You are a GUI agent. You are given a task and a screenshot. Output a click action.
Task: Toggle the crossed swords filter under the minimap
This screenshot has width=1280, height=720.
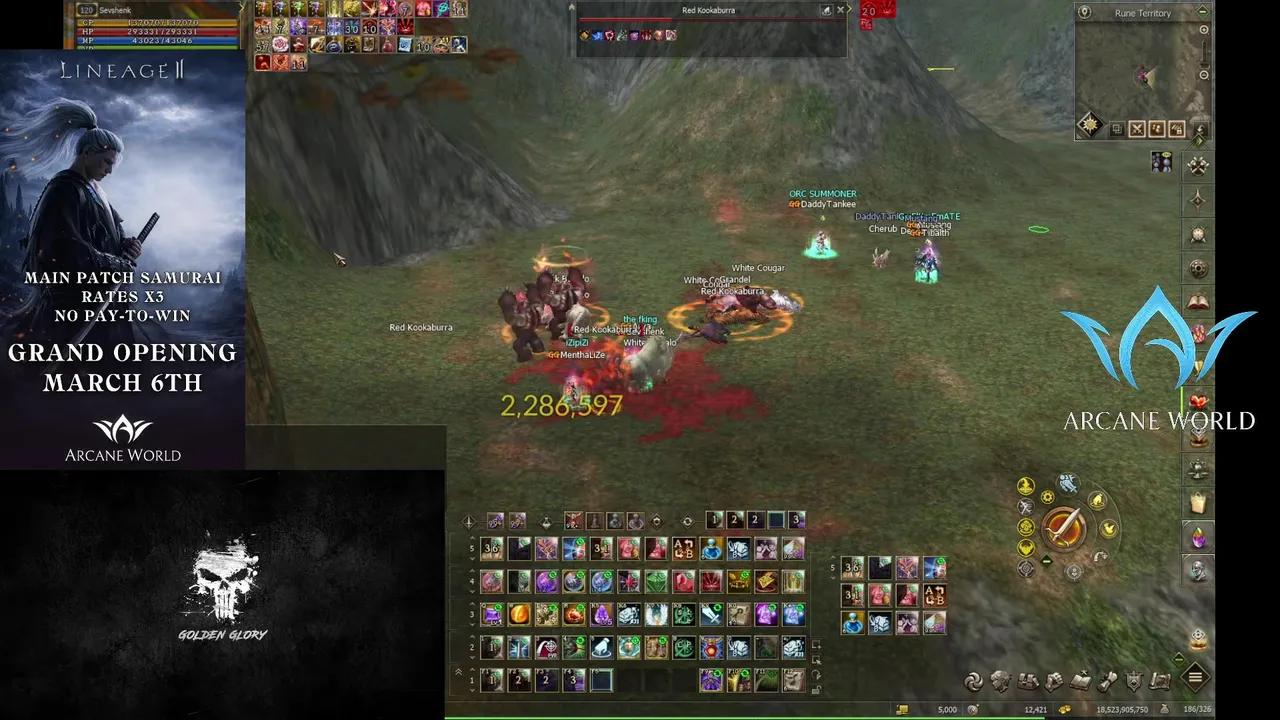[1137, 127]
